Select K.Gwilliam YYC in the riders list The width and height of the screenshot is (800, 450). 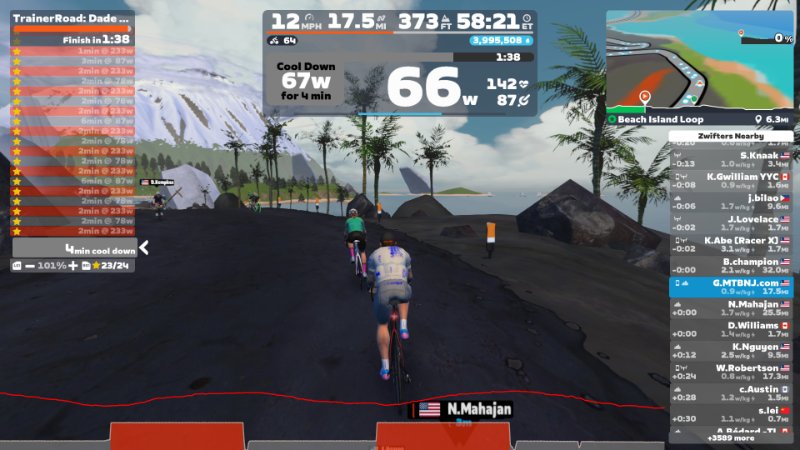tap(731, 181)
